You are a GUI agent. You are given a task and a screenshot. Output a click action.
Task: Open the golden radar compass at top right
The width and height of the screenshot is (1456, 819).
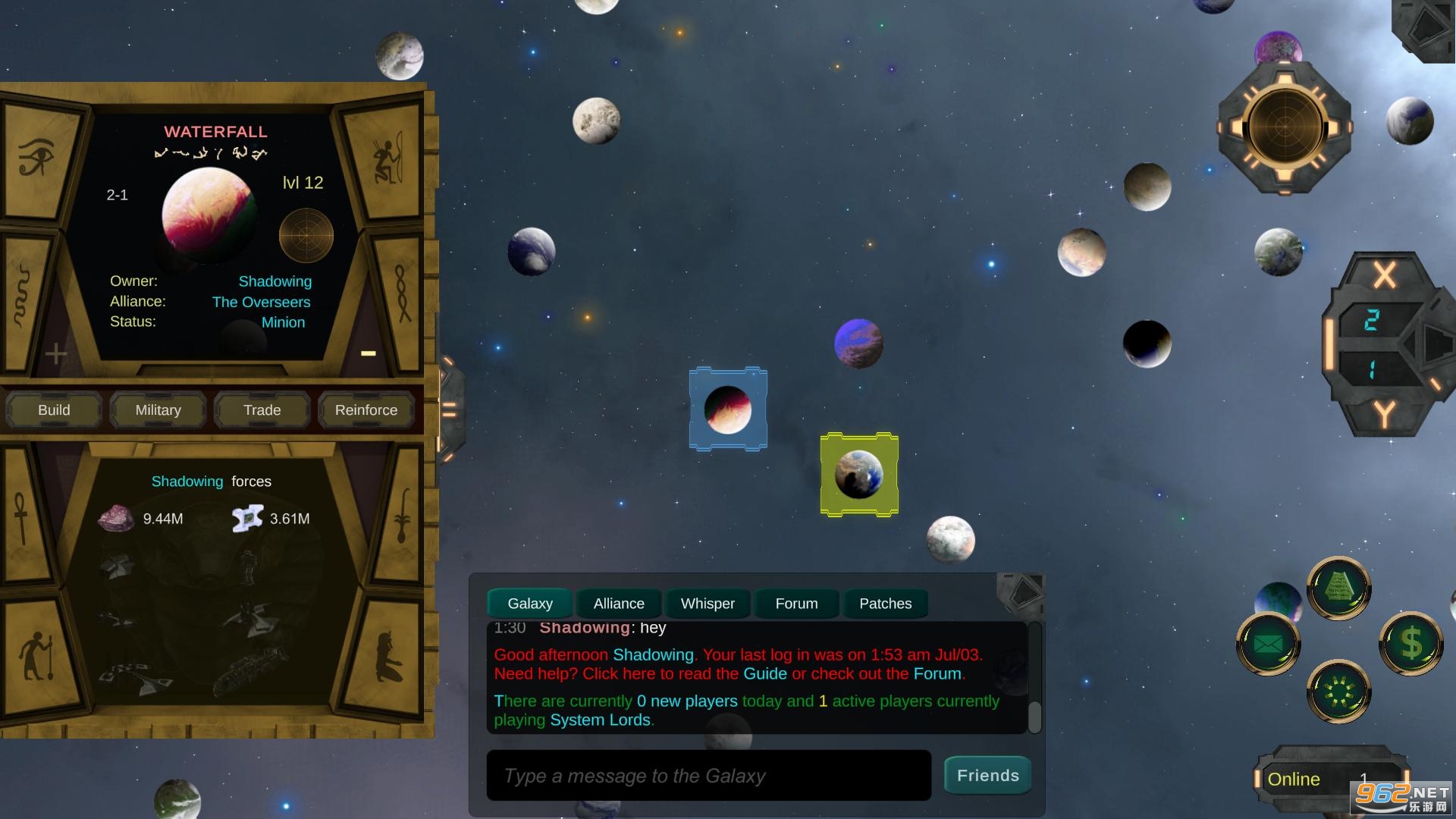[1285, 127]
